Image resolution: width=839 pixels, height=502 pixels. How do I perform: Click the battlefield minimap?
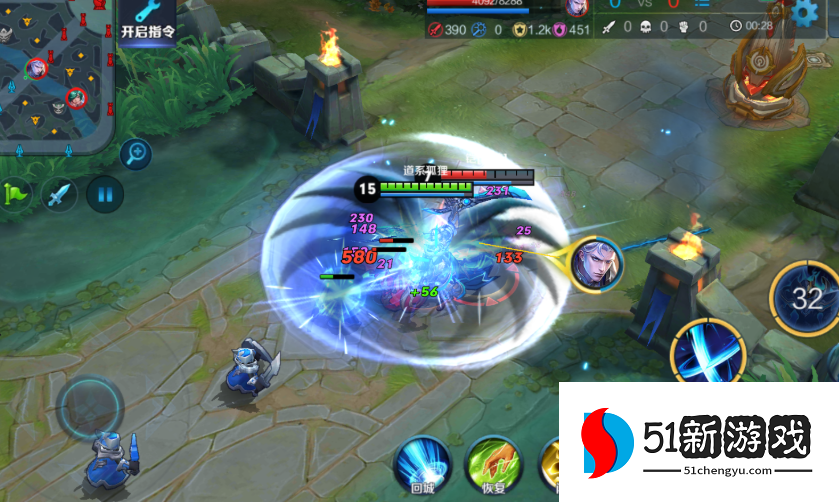coord(55,74)
